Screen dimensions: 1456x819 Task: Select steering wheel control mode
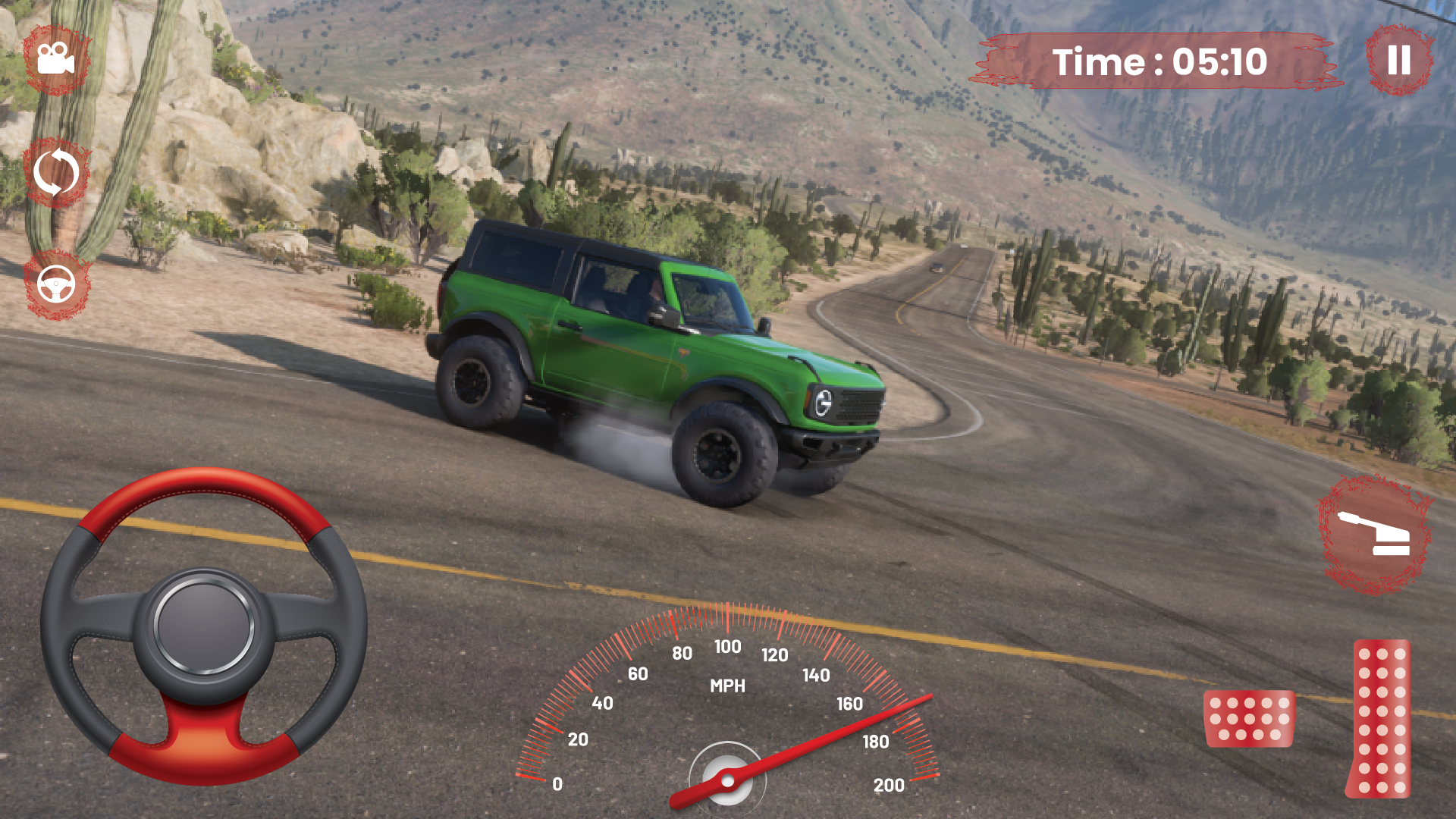55,284
